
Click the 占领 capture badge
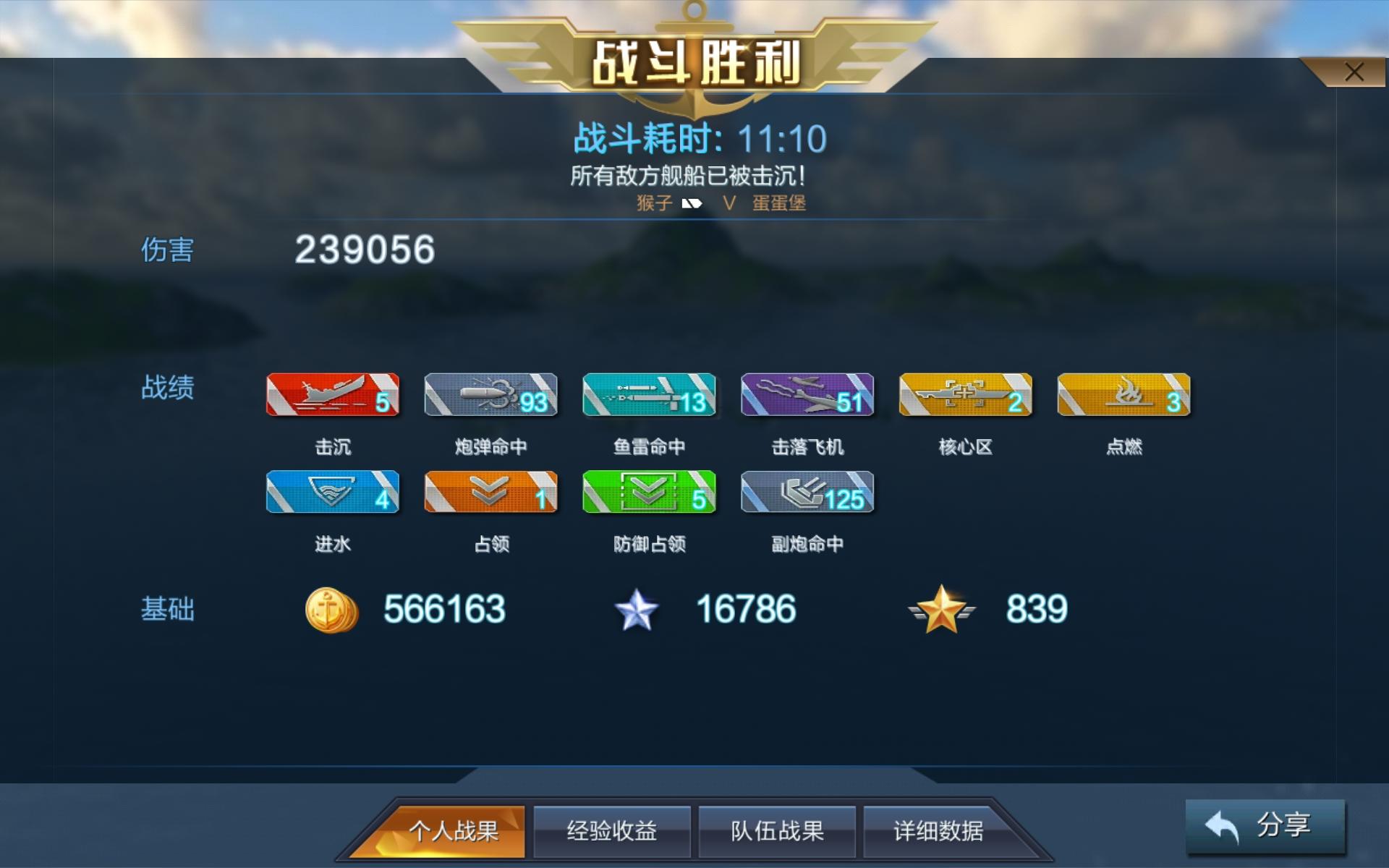pos(490,493)
